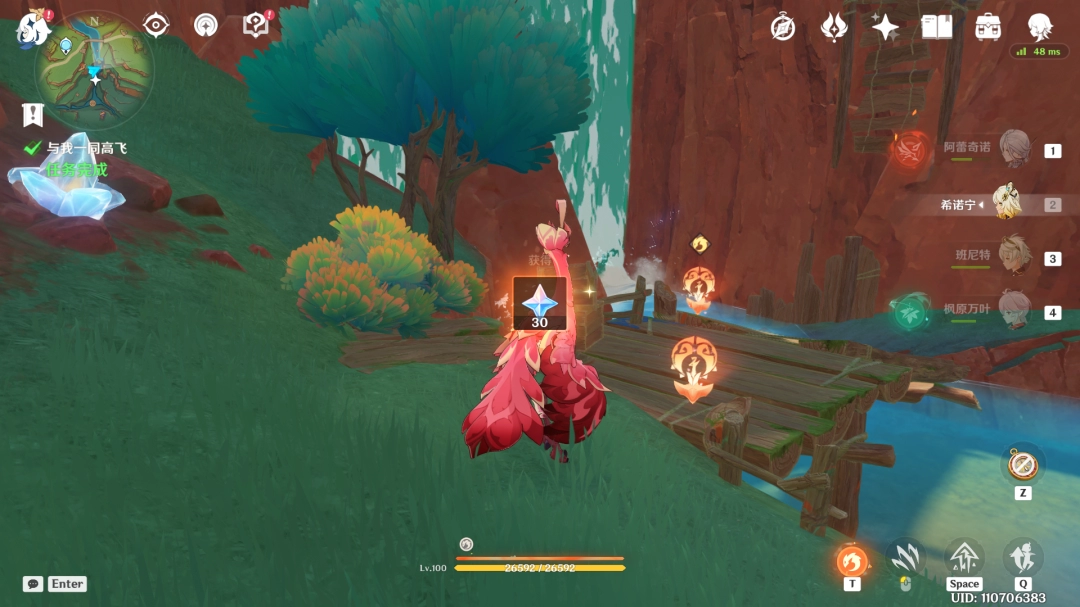This screenshot has width=1080, height=607.
Task: Open the quest bookmark icon with exclamation mark
Action: 35,114
